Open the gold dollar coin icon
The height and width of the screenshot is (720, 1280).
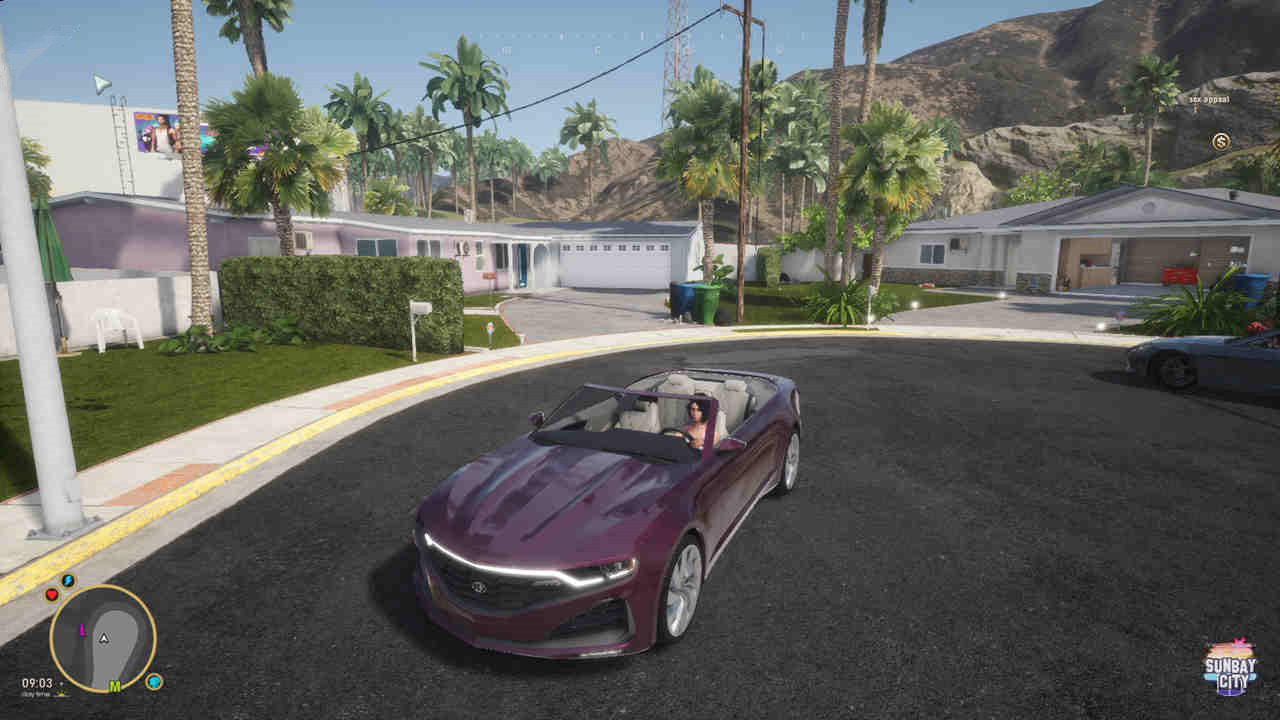(x=1220, y=141)
